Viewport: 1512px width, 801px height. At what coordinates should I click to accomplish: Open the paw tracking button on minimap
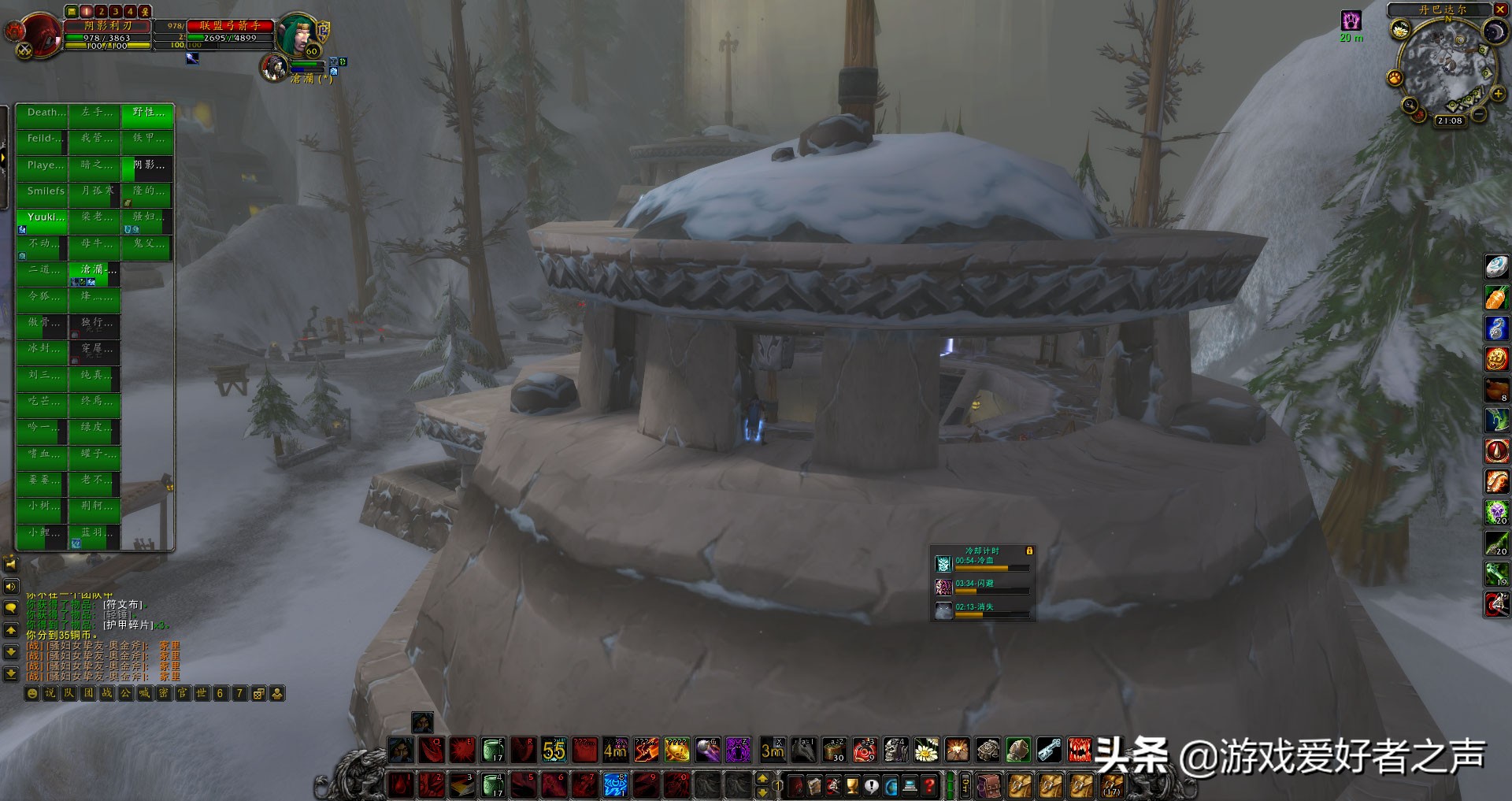point(1395,78)
